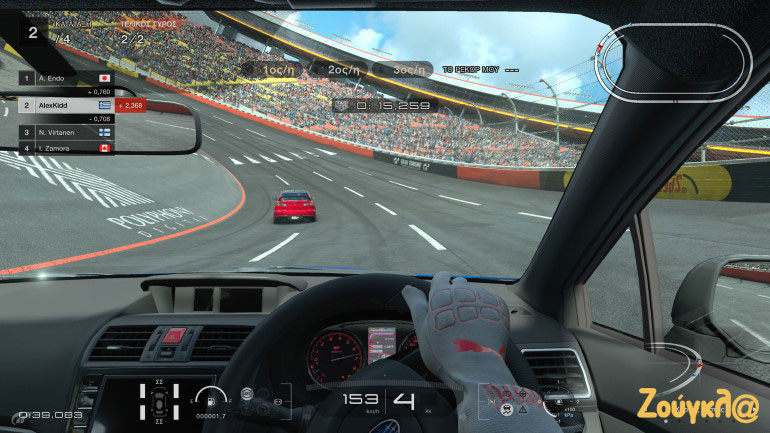
Task: Select the 3ος/η sector indicator
Action: (x=402, y=69)
